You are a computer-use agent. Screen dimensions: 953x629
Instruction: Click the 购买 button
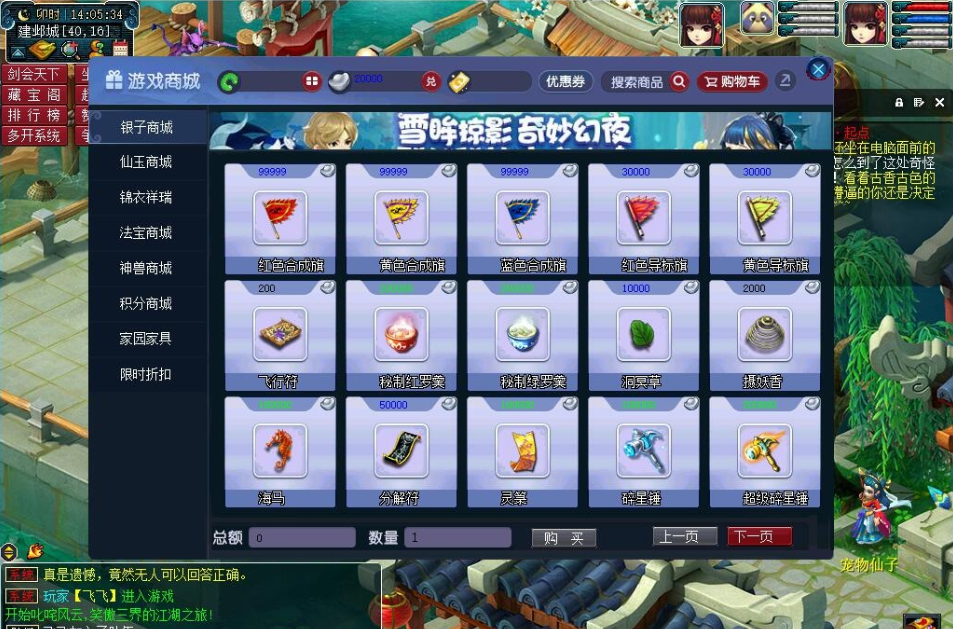point(564,538)
